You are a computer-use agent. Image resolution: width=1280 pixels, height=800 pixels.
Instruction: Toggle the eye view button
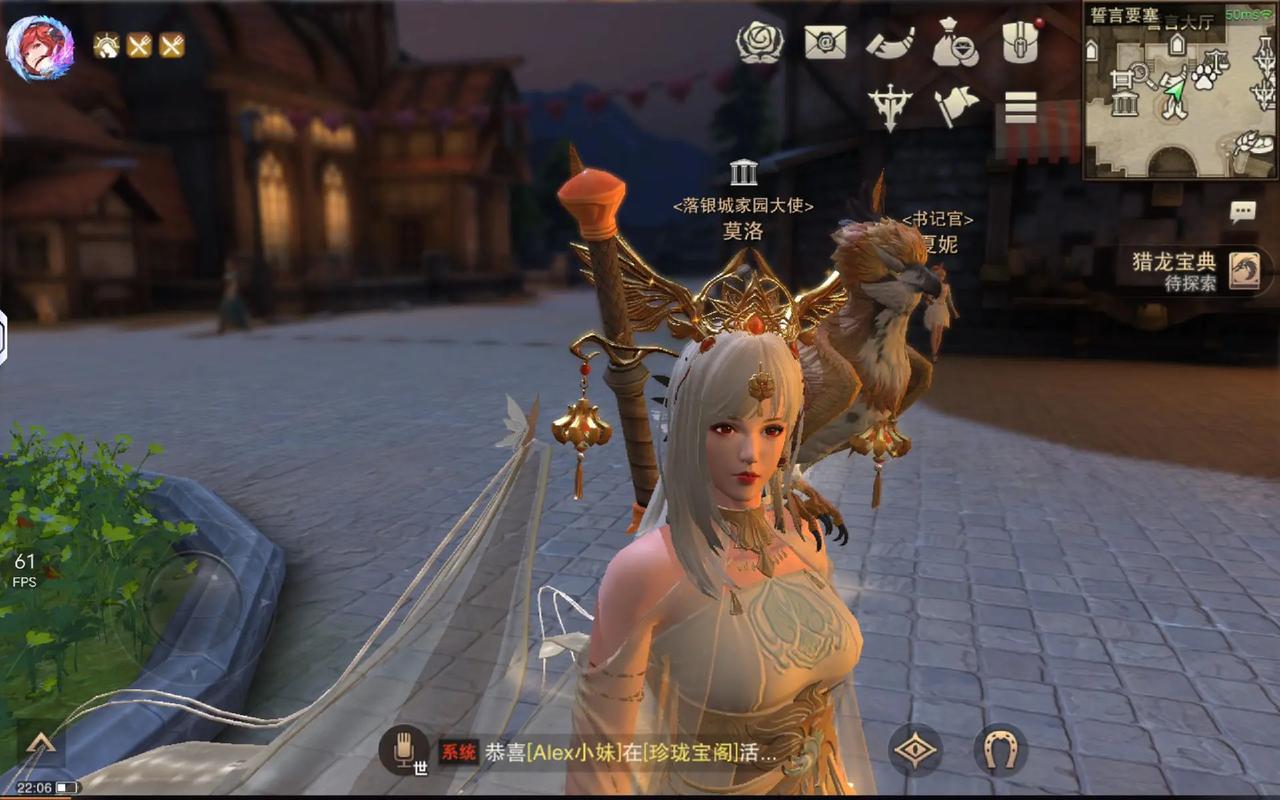click(x=915, y=749)
